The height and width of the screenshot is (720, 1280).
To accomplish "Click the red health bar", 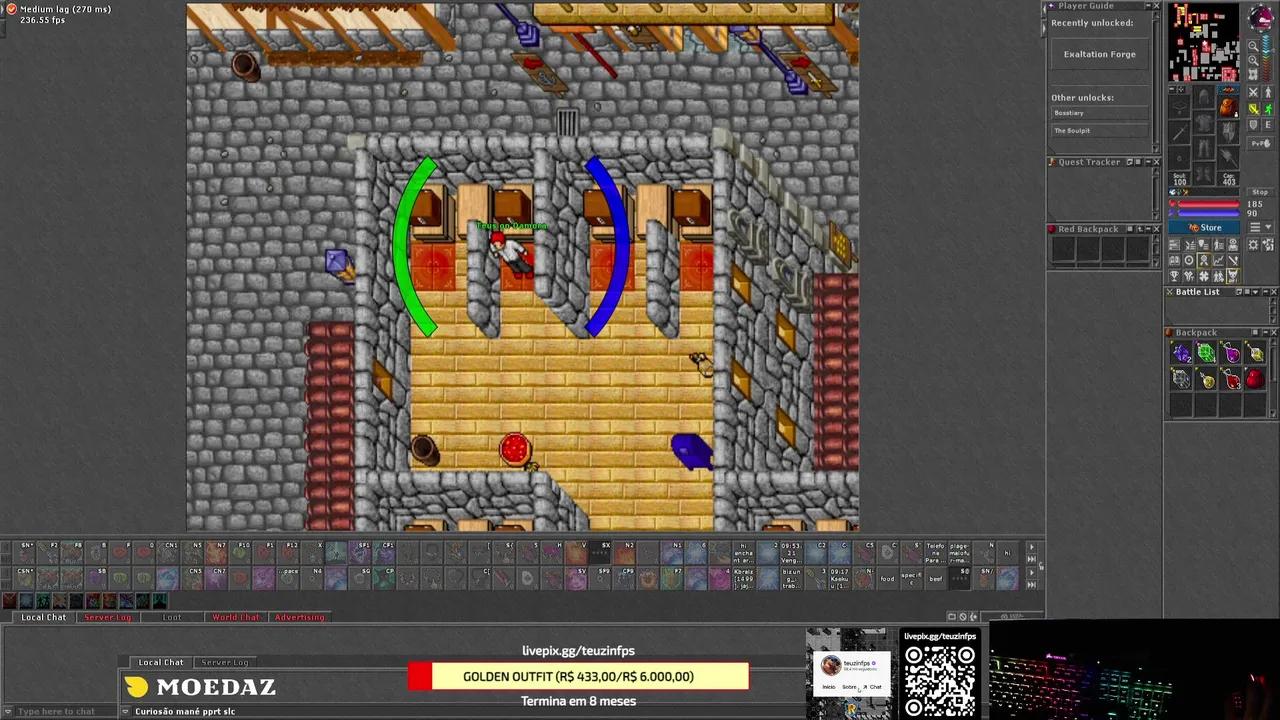I will 1209,204.
